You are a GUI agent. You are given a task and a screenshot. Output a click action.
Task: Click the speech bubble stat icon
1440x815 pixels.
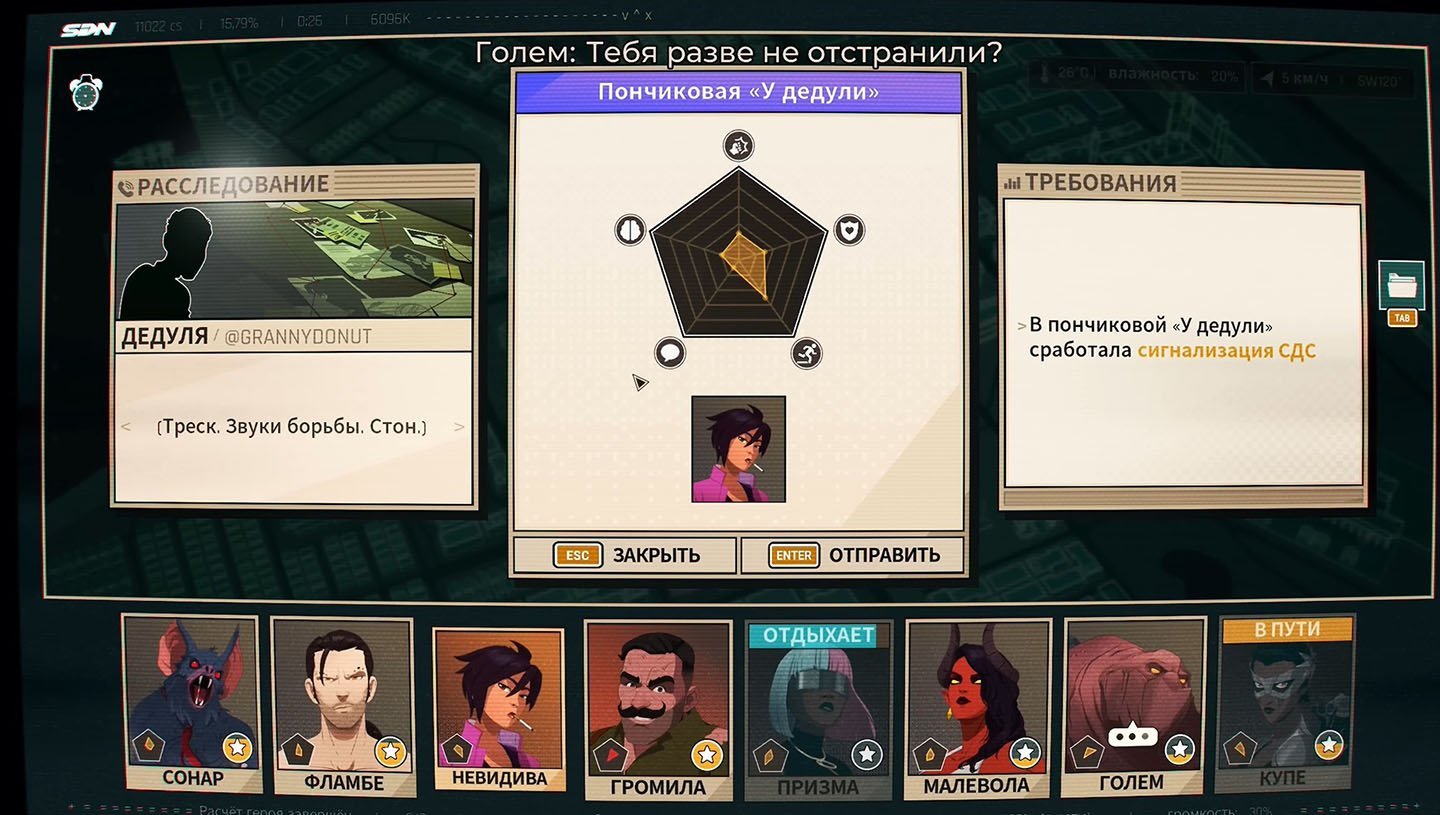tap(670, 352)
